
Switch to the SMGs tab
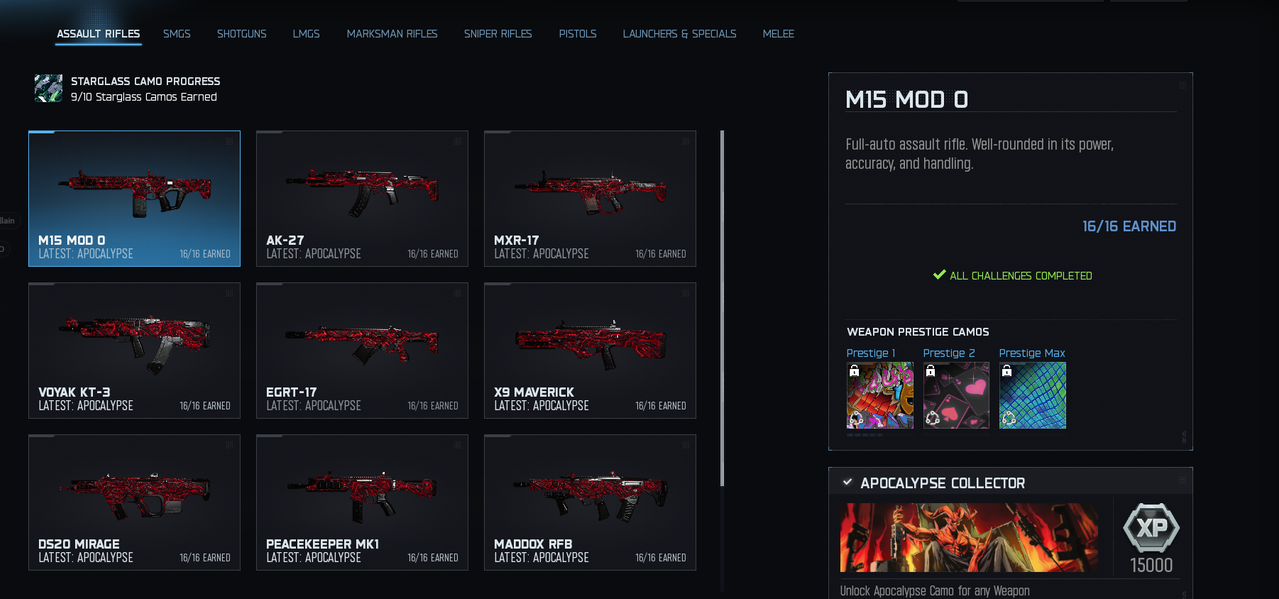[177, 34]
